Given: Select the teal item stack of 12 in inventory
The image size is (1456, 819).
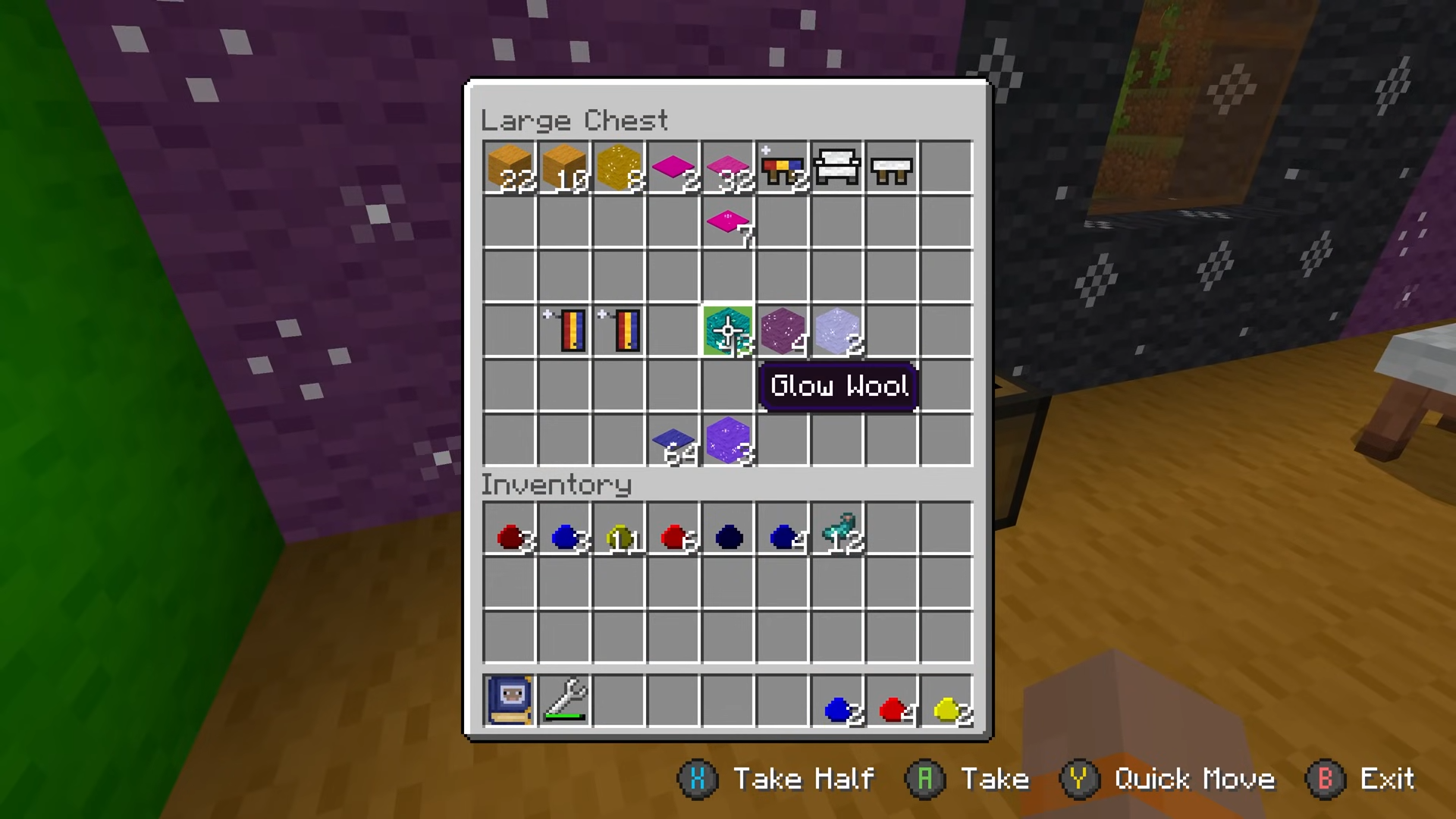Looking at the screenshot, I should 837,530.
